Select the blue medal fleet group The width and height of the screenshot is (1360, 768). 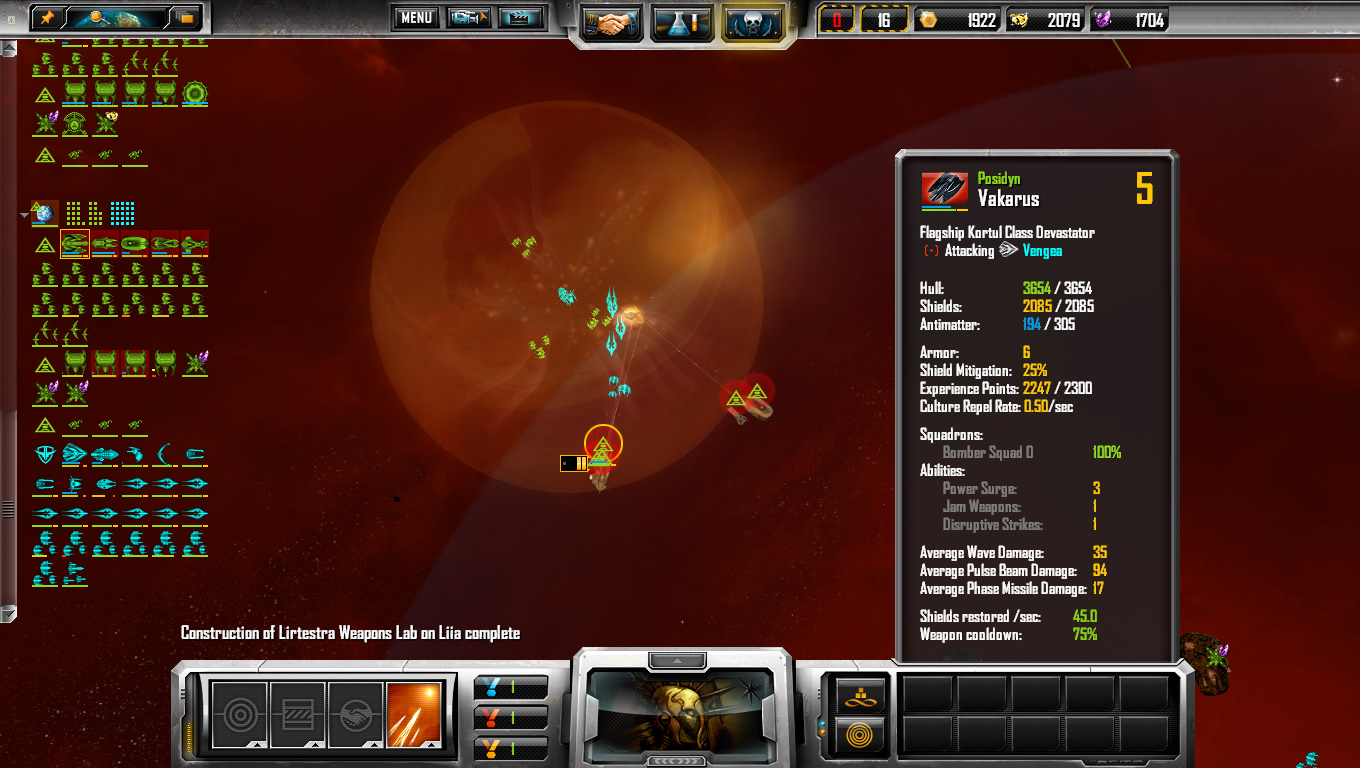click(510, 688)
